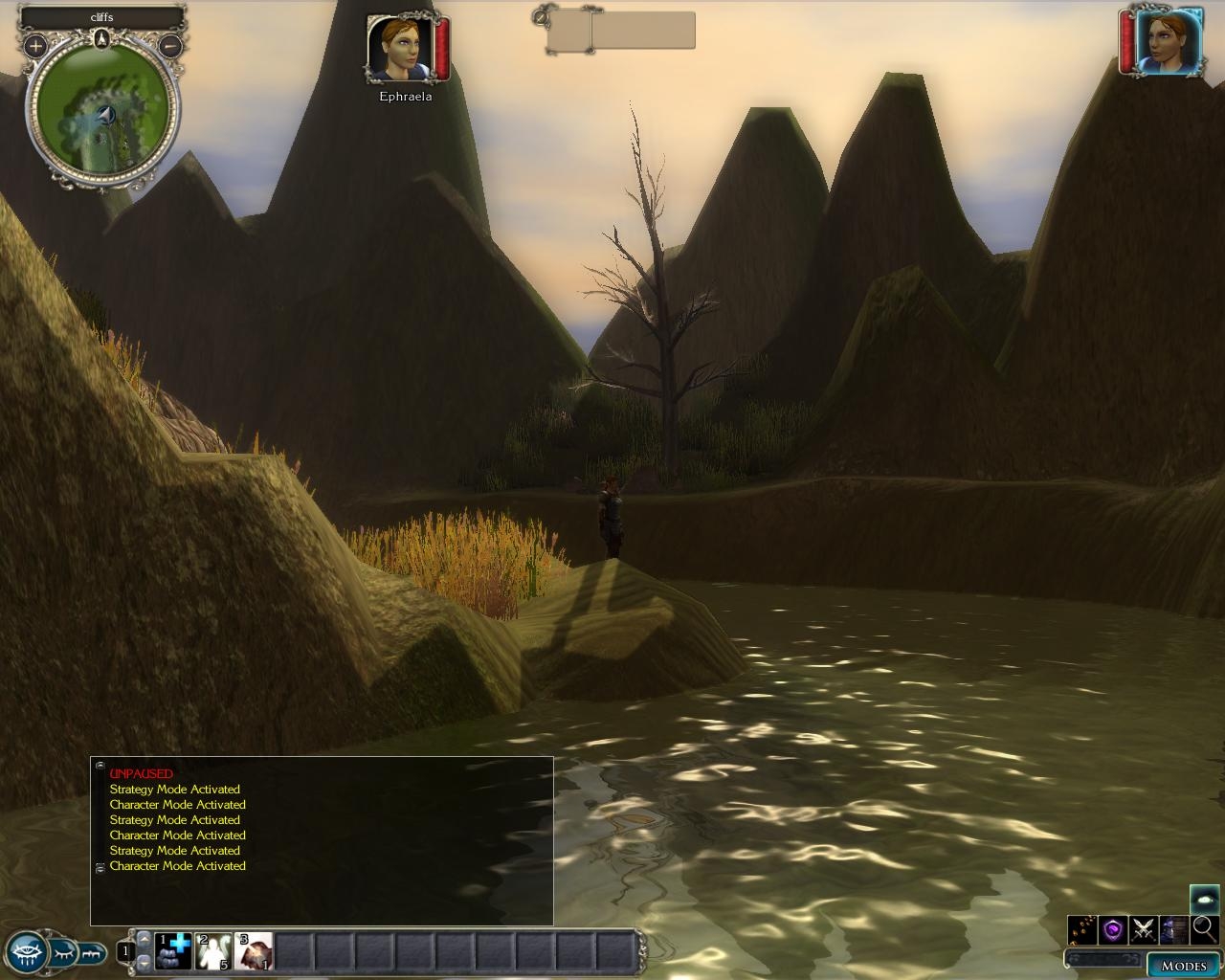Switch to the next hotbar page with up arrow

(145, 940)
